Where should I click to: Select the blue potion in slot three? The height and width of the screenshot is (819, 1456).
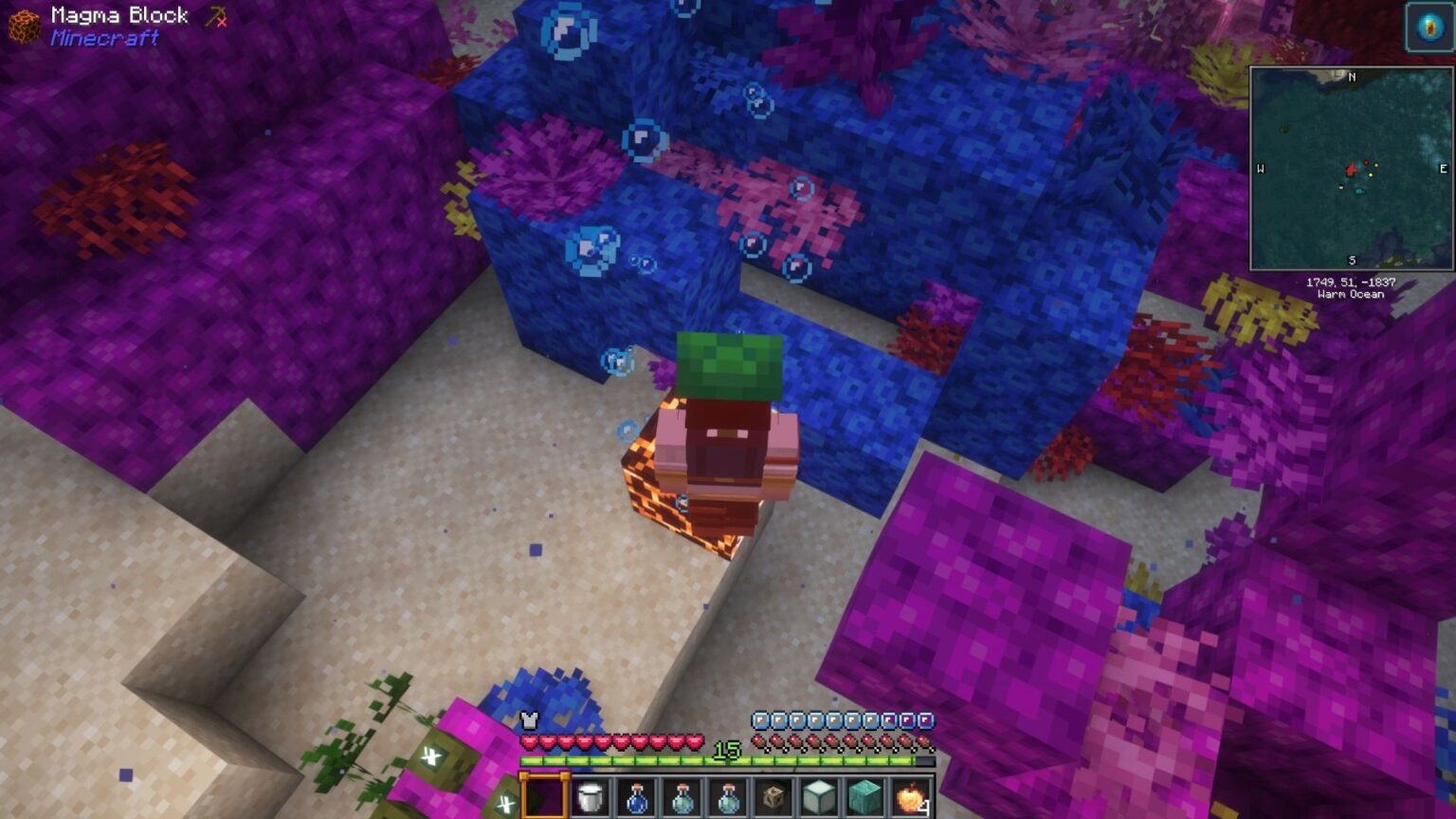(x=636, y=799)
